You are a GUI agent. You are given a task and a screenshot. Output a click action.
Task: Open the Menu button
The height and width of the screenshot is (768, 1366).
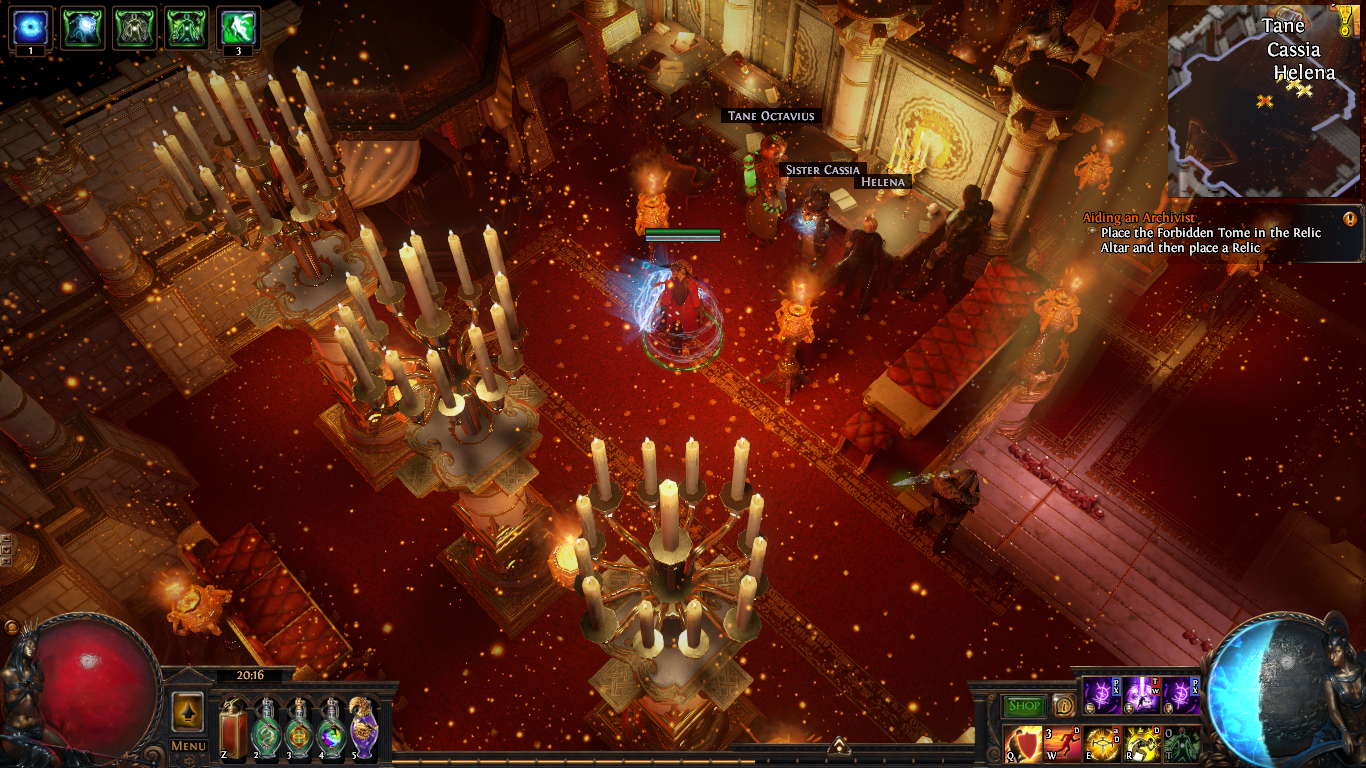188,745
